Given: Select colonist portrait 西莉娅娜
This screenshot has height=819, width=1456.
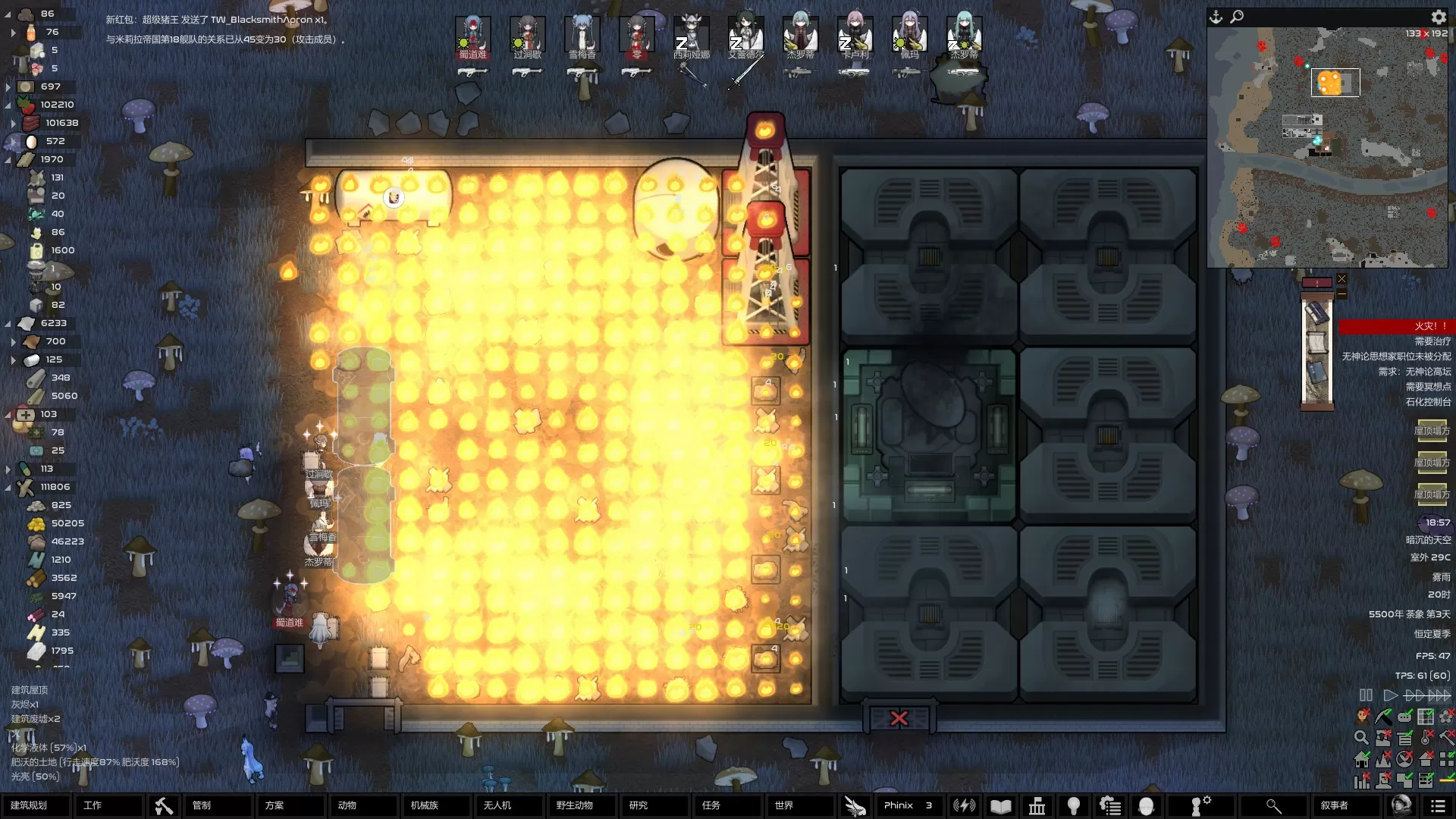Looking at the screenshot, I should [691, 35].
